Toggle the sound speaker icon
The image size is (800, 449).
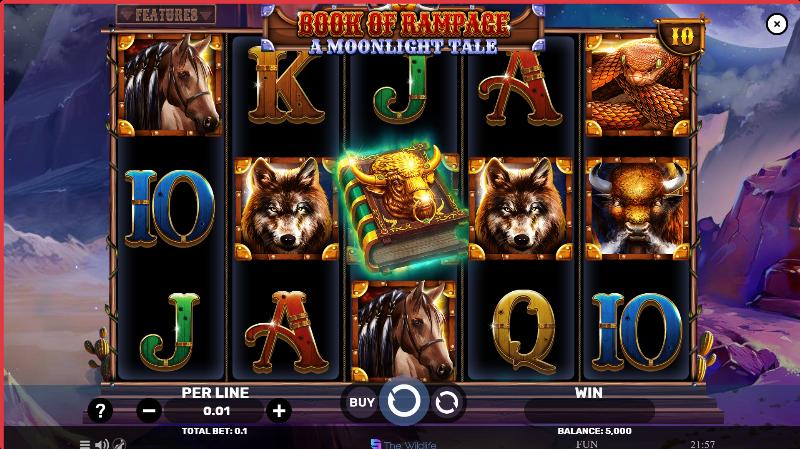point(101,443)
